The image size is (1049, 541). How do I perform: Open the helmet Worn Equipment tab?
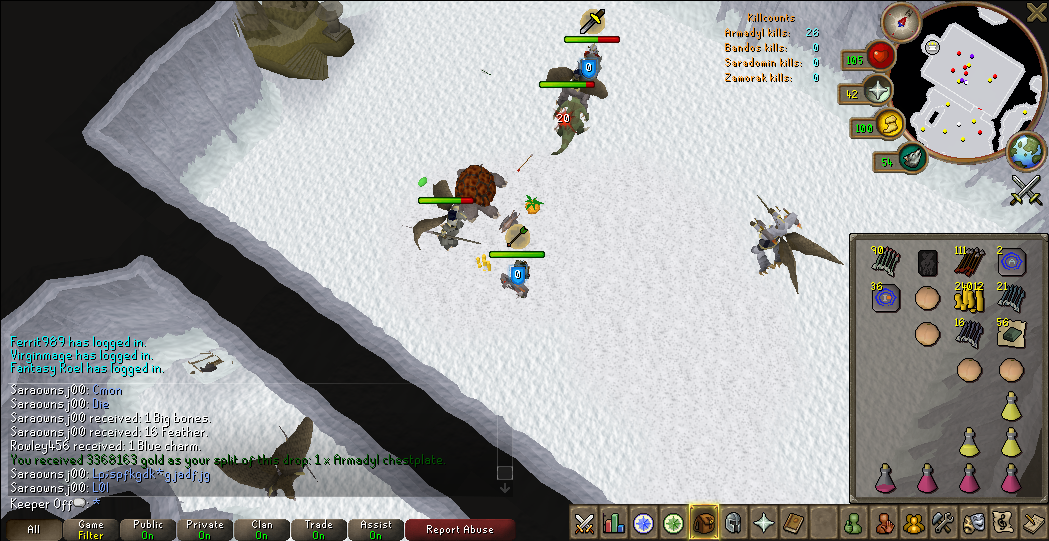[x=733, y=522]
